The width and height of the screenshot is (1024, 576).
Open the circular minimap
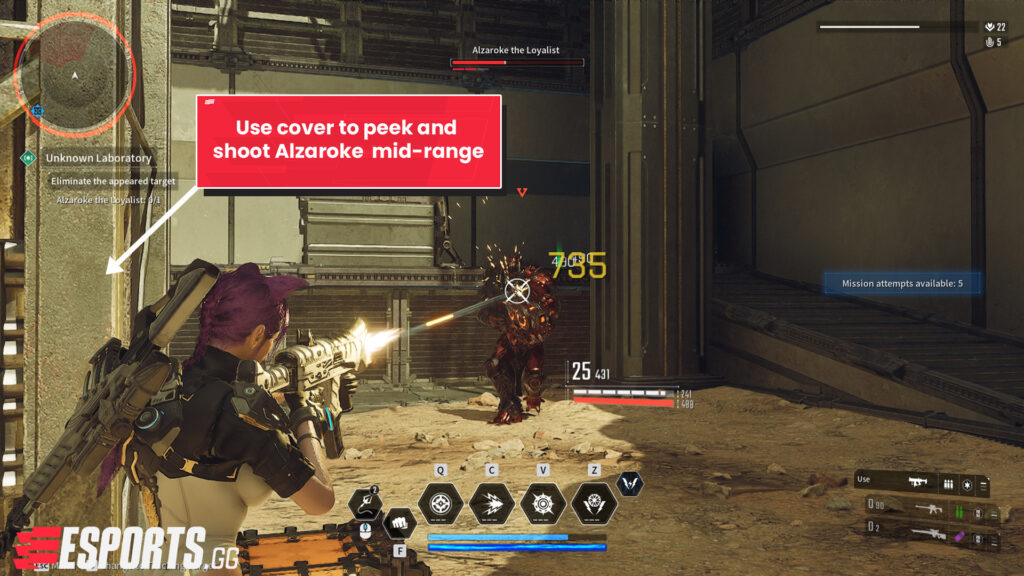point(75,73)
